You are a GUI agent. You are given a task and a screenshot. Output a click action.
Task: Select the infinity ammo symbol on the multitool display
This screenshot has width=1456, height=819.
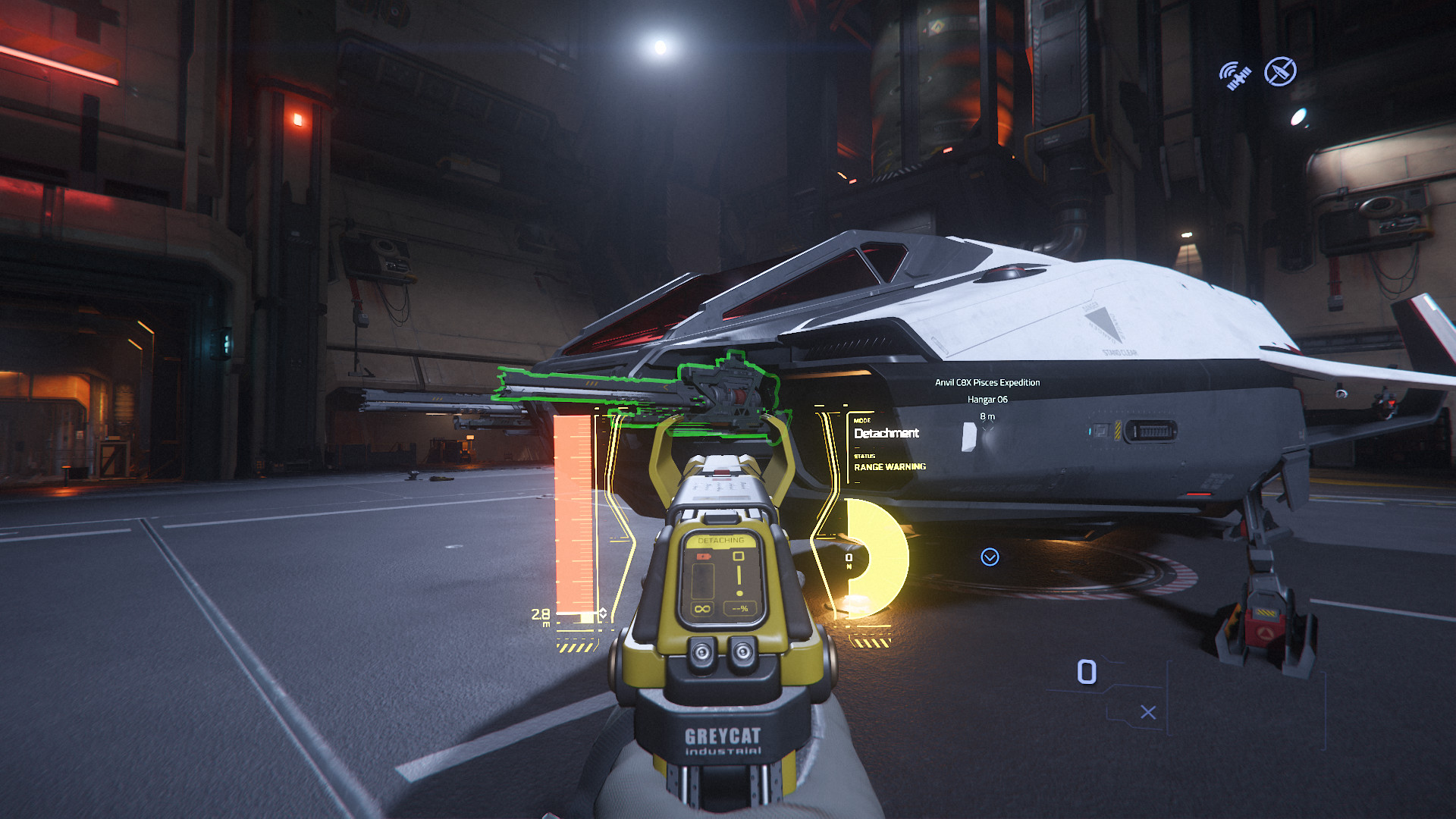coord(703,608)
